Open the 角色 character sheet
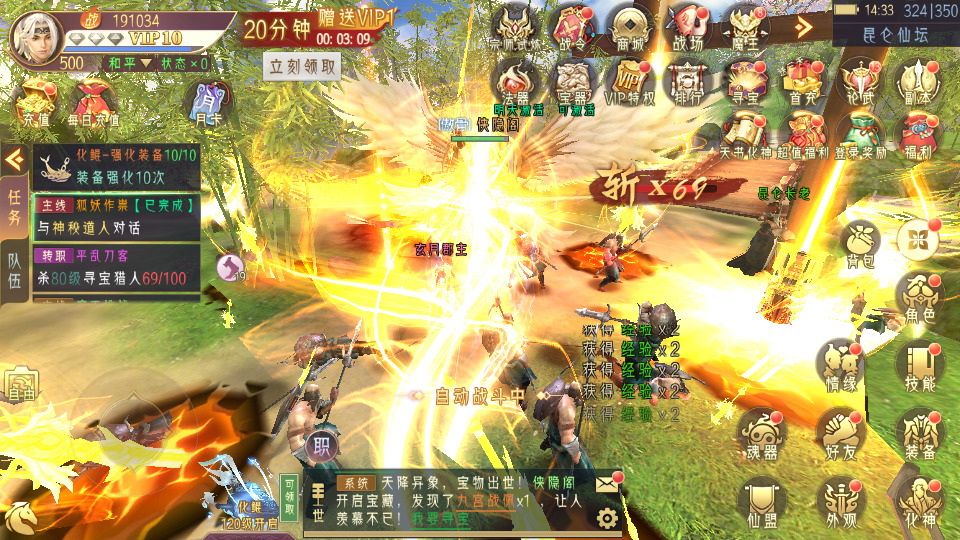The height and width of the screenshot is (540, 960). coord(918,298)
